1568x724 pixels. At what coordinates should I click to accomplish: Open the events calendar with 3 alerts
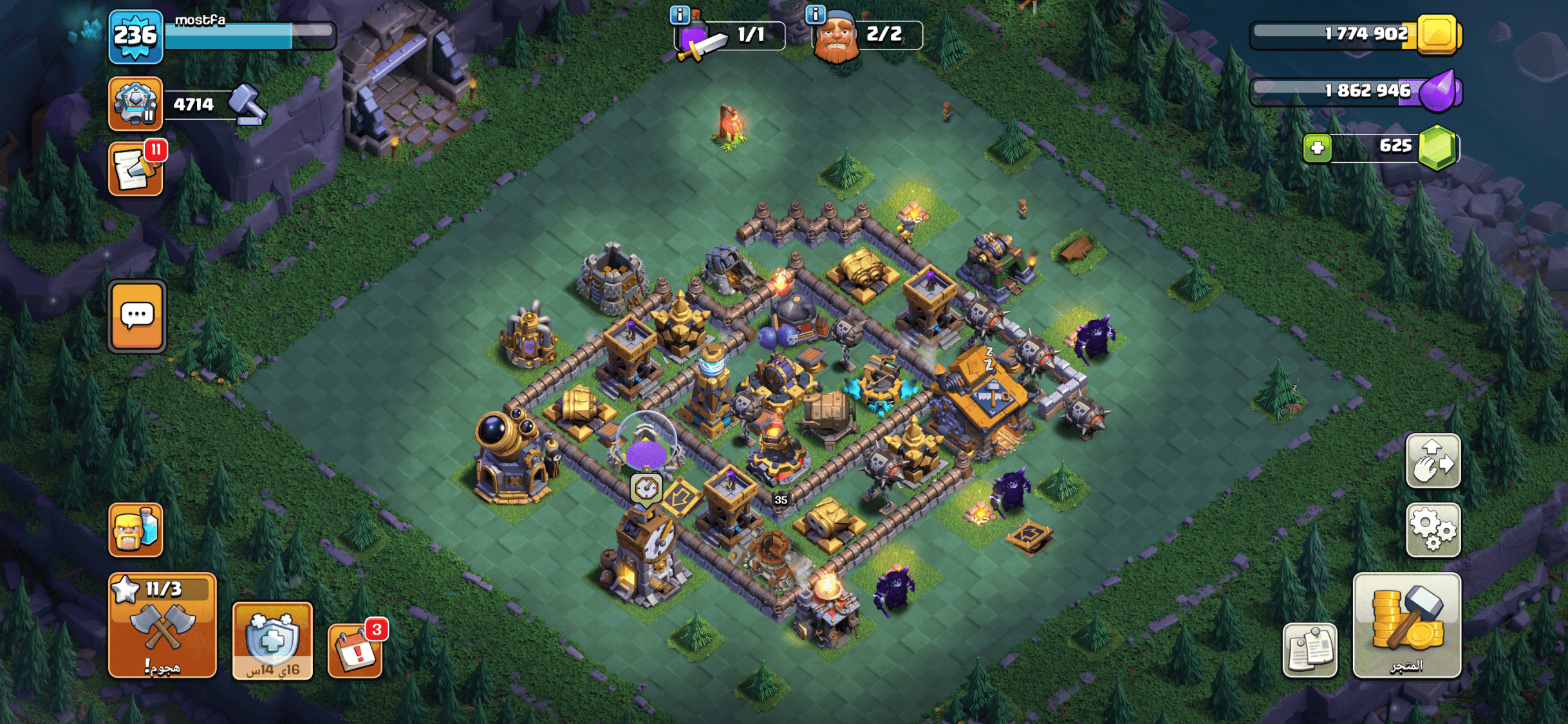point(355,649)
